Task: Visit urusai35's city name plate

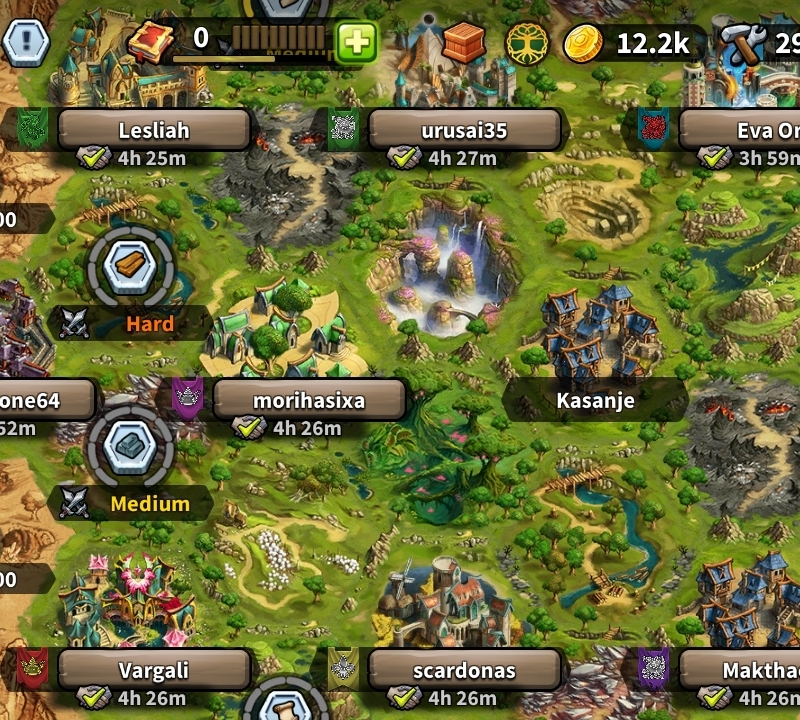Action: coord(464,130)
